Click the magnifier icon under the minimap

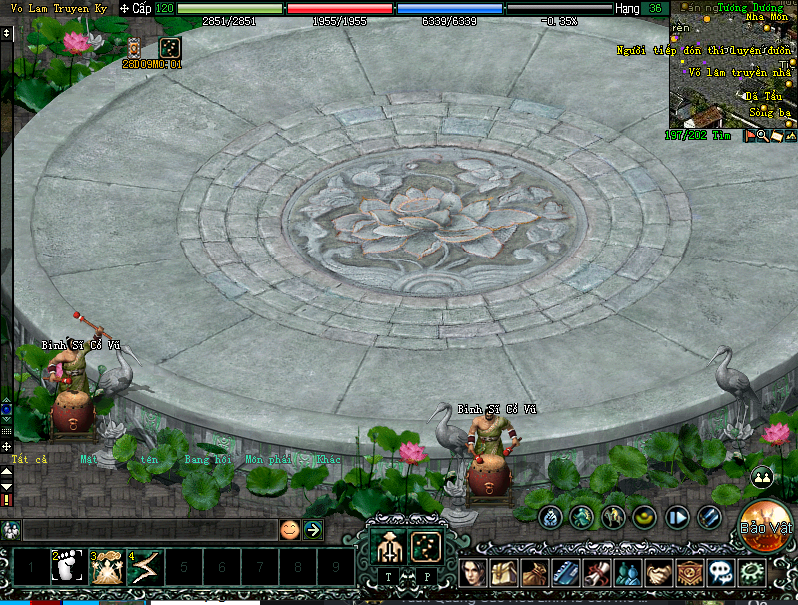[763, 135]
